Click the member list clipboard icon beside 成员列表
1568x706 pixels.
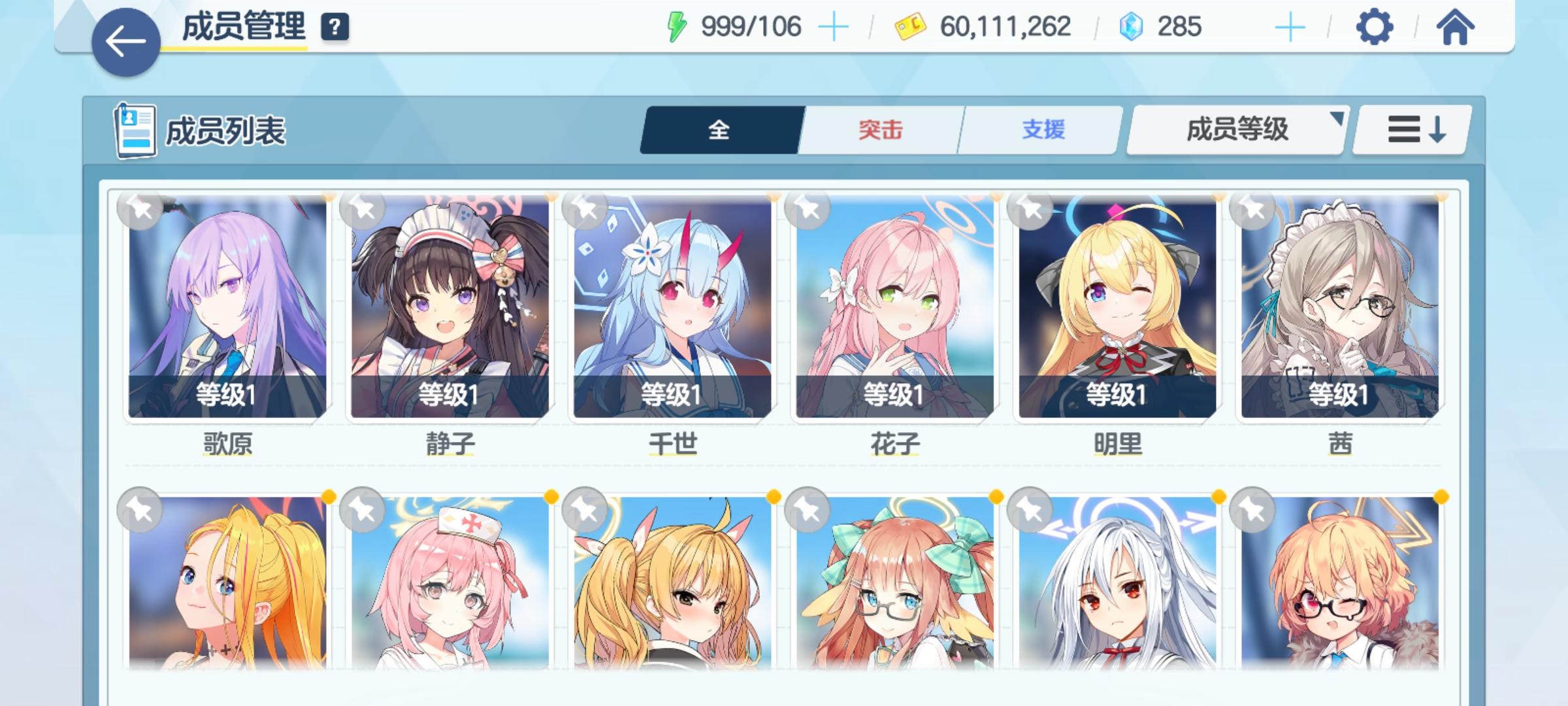[134, 130]
